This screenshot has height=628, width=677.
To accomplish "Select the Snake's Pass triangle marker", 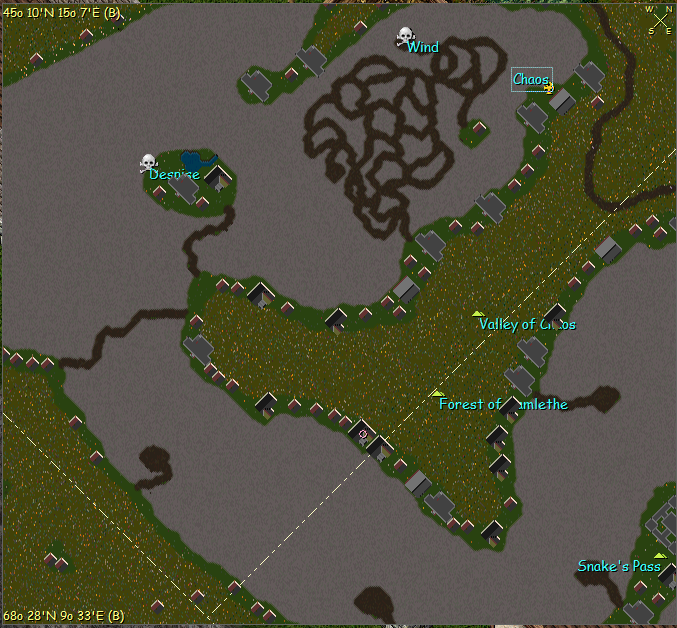I will click(659, 555).
